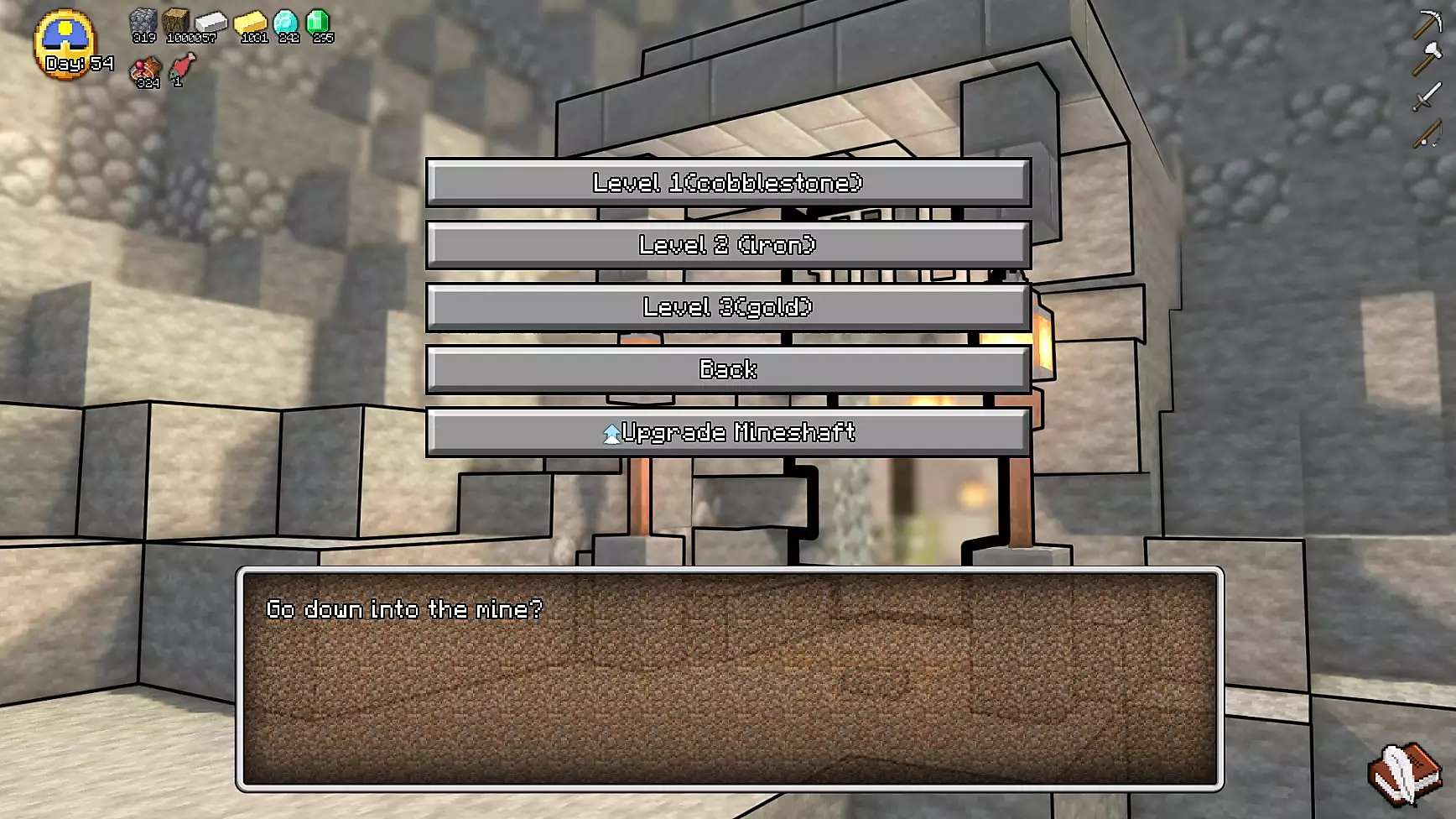Screen dimensions: 1456x819
Task: Click the diamond resource icon
Action: 286,23
